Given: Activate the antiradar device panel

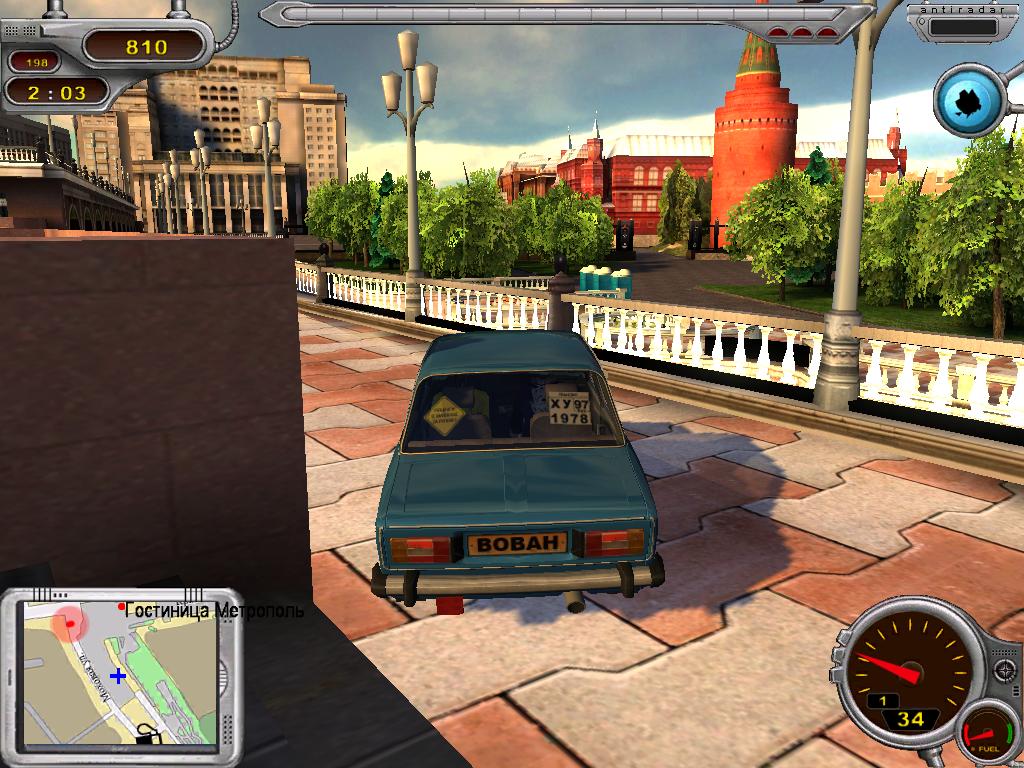Looking at the screenshot, I should pyautogui.click(x=964, y=22).
